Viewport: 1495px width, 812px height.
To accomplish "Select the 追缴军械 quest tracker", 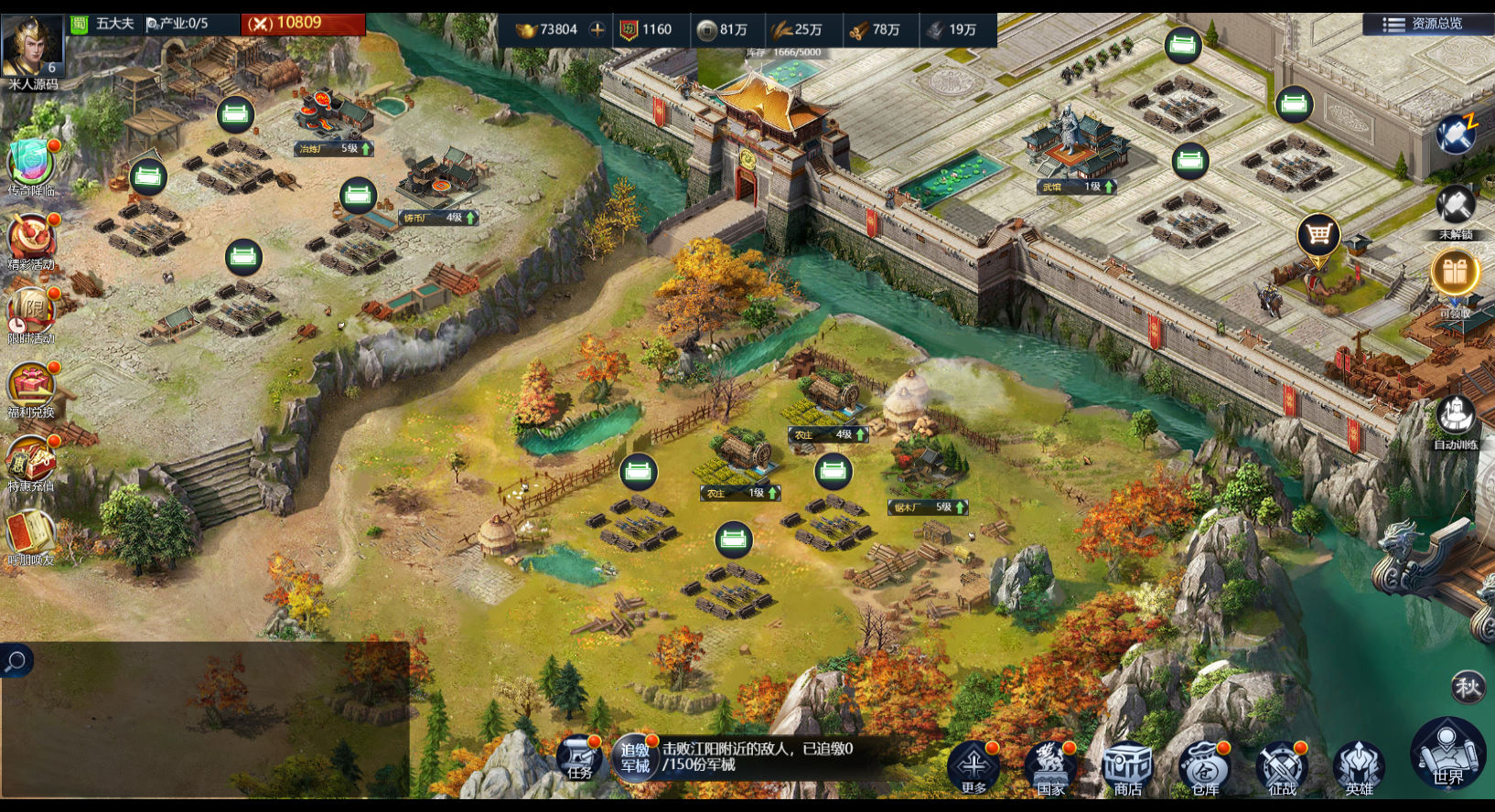I will 635,757.
